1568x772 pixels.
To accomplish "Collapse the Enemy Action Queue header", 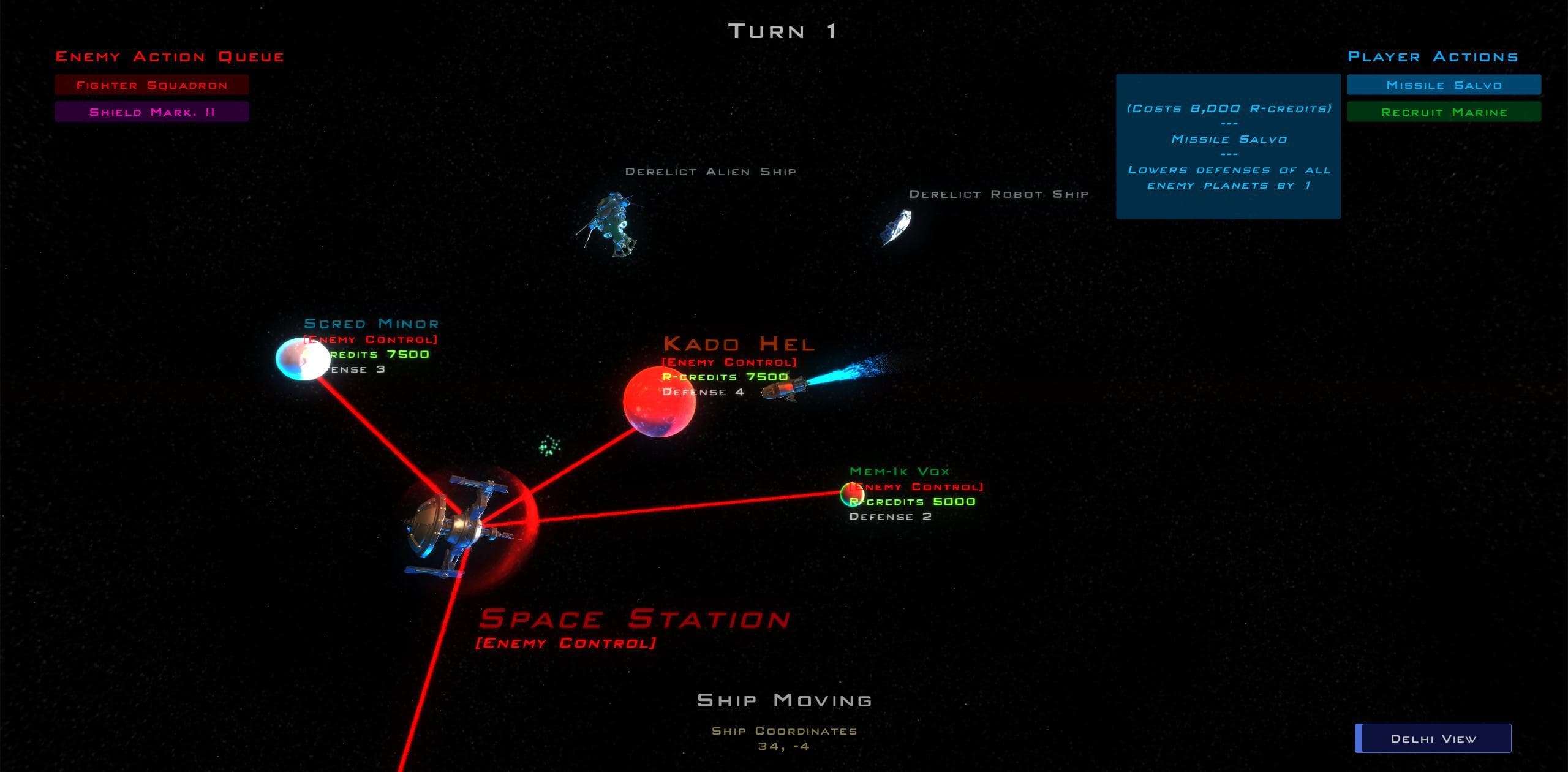I will click(170, 56).
